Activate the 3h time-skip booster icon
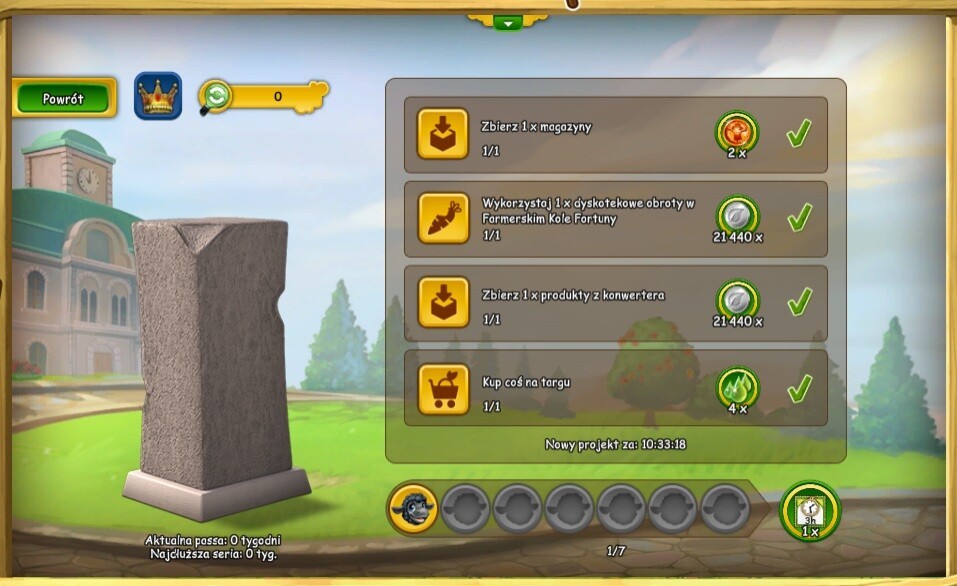Viewport: 957px width, 586px height. tap(810, 511)
